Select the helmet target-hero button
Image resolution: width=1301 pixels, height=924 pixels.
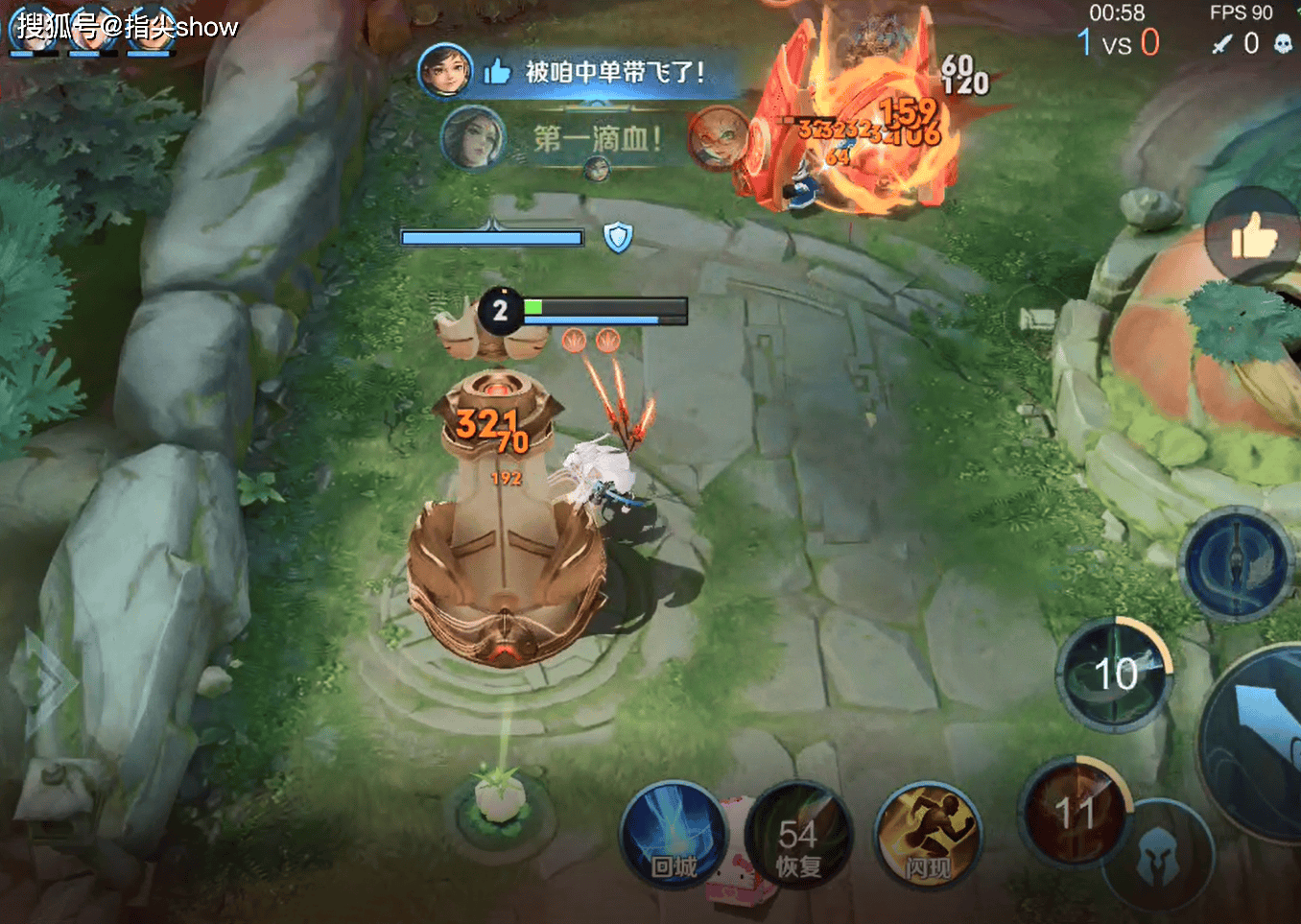coord(1158,857)
